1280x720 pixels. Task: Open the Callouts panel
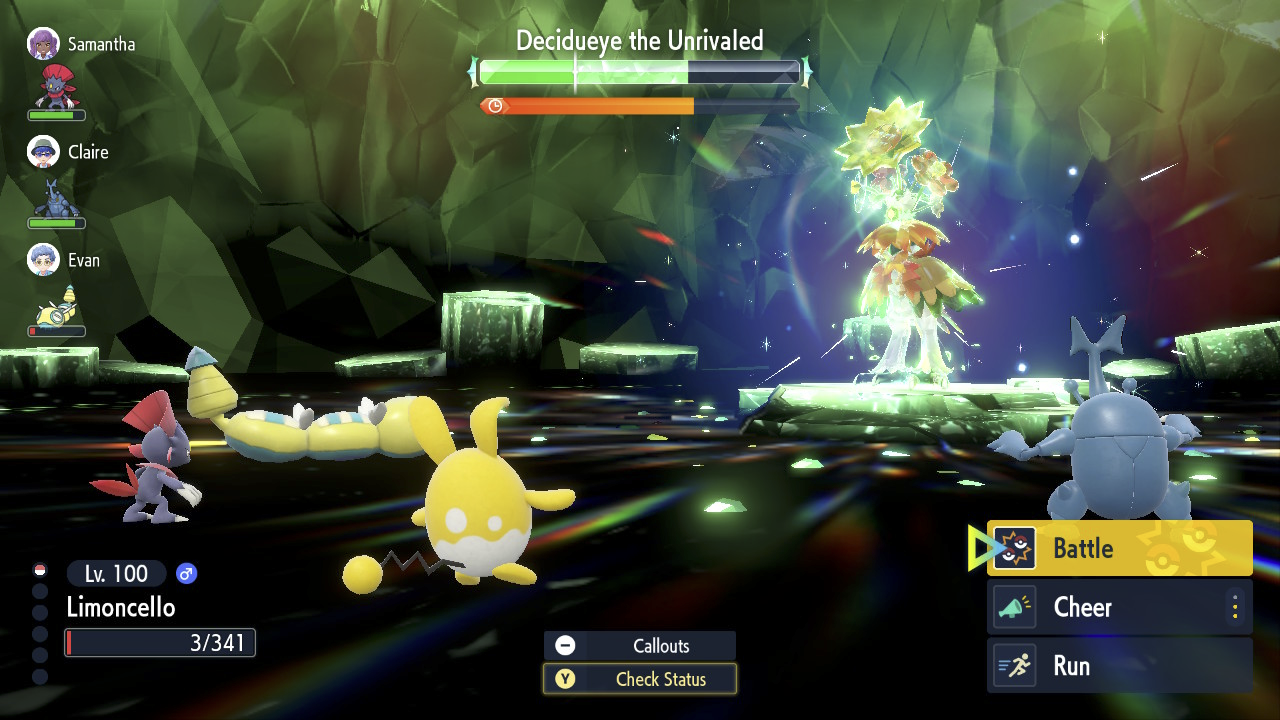pos(640,646)
